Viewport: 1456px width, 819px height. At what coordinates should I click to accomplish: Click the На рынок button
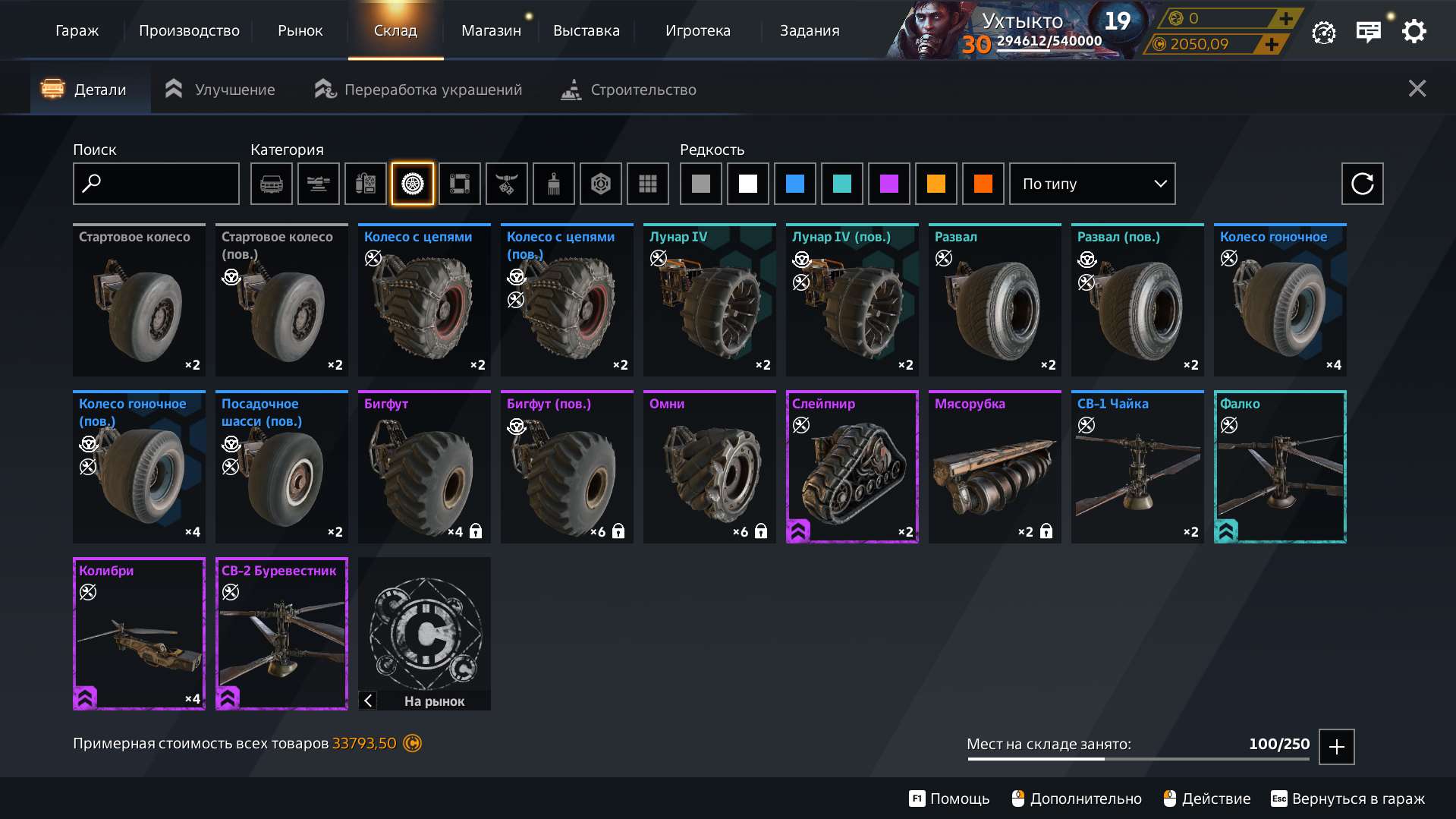434,701
